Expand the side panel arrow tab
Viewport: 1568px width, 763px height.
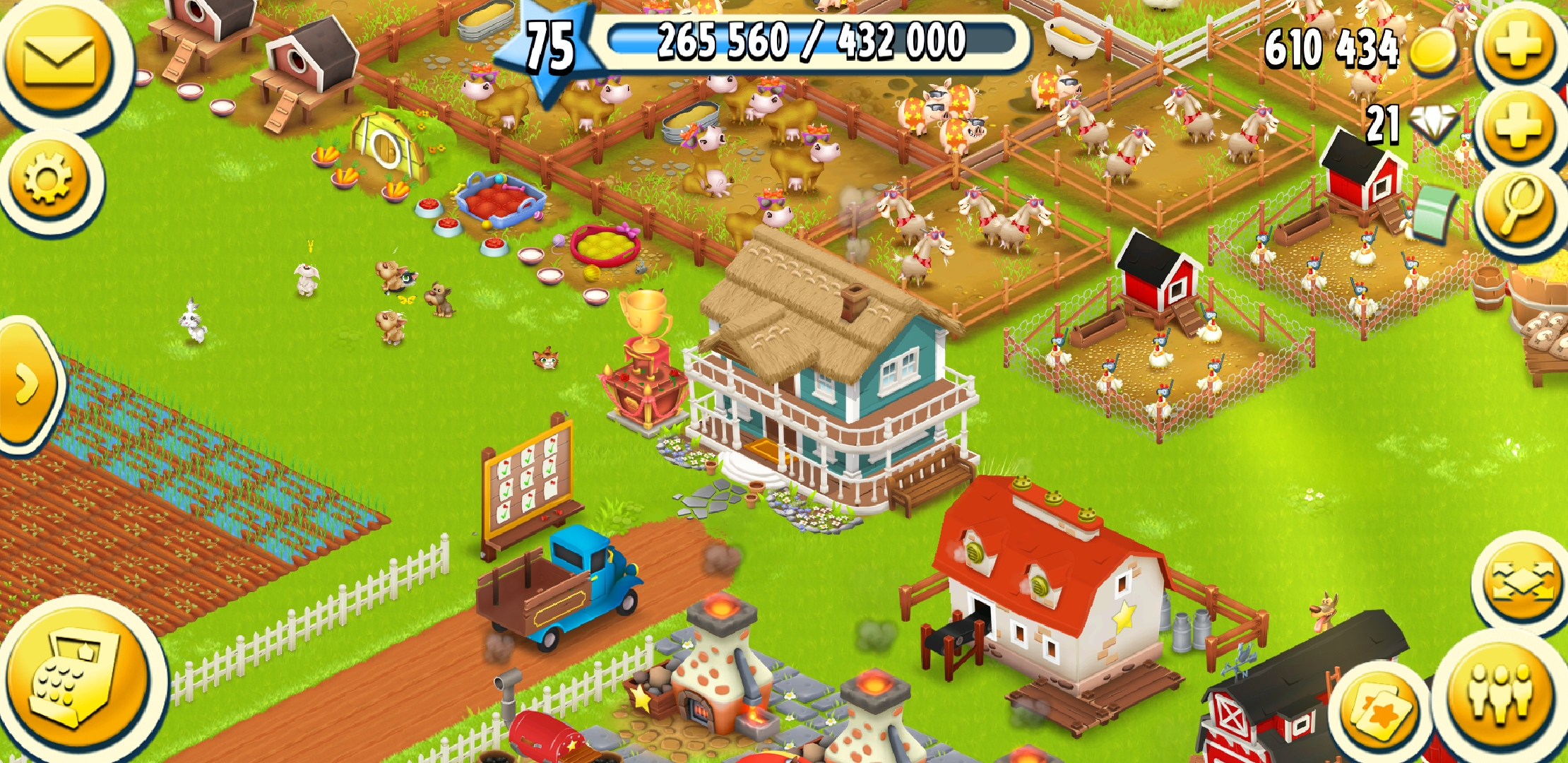27,384
